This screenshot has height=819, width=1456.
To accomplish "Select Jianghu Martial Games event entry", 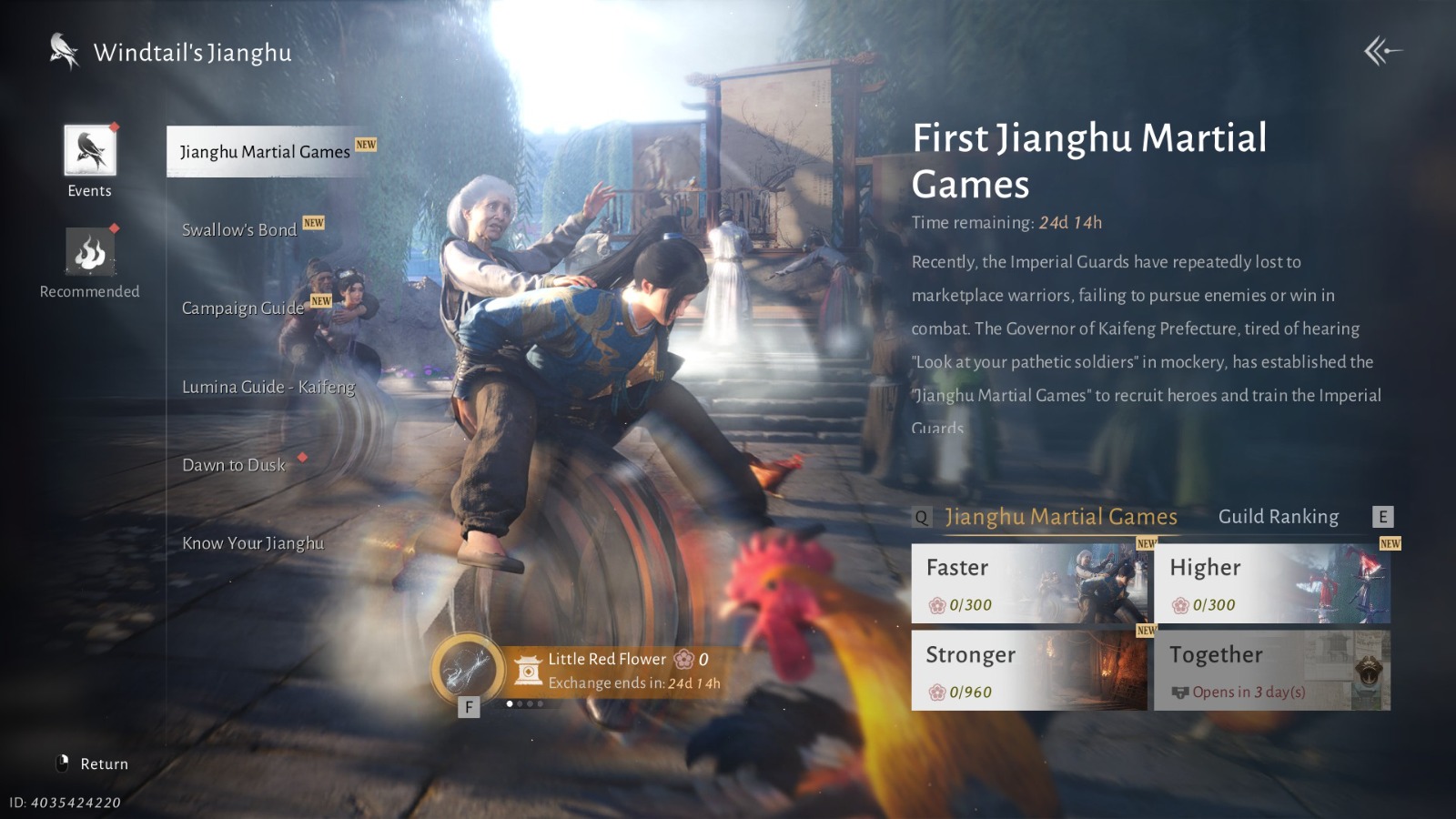I will pyautogui.click(x=265, y=152).
